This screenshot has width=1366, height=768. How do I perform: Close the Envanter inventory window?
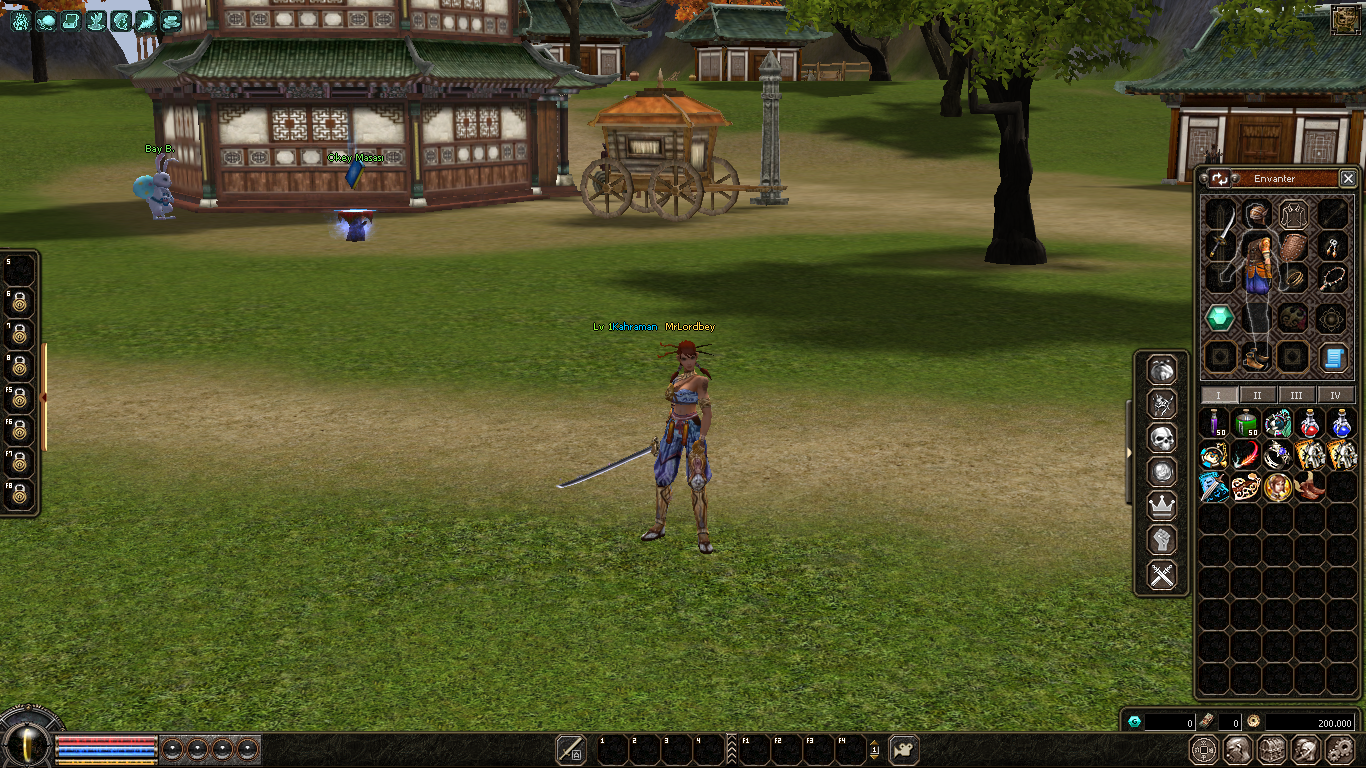pyautogui.click(x=1348, y=179)
